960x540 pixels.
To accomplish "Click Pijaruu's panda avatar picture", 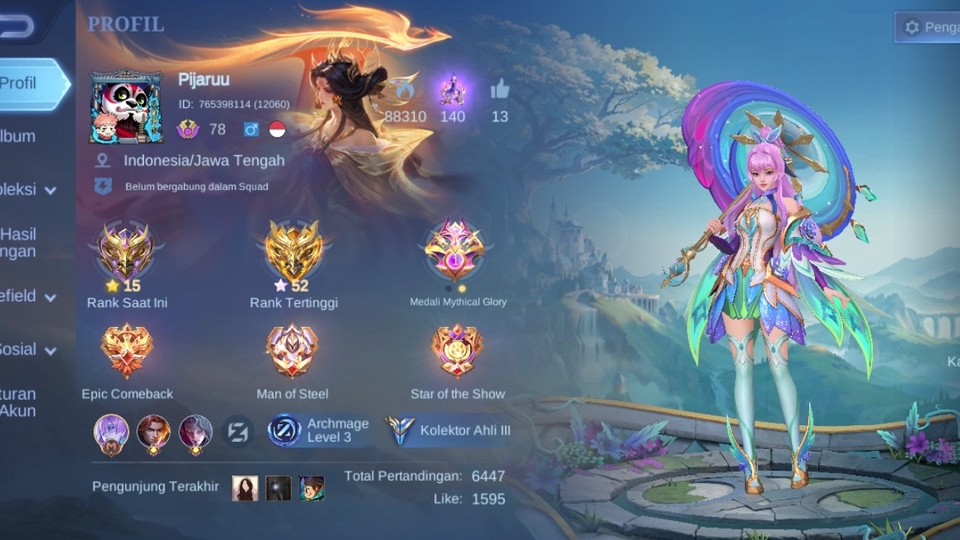I will (x=126, y=106).
